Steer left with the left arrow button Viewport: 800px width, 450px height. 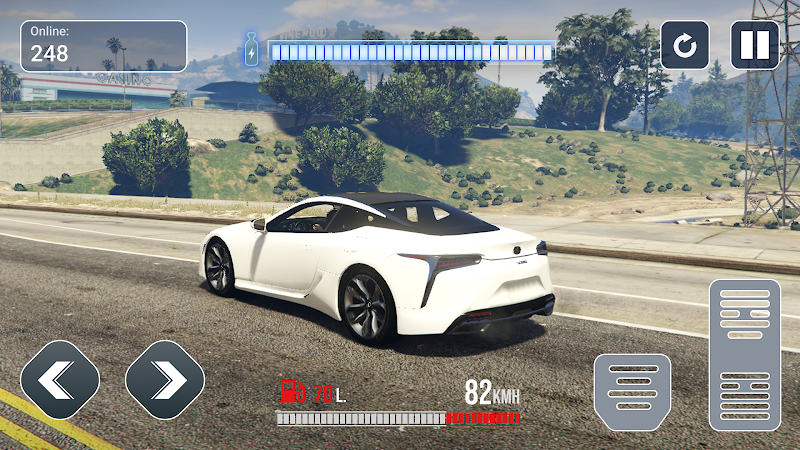[60, 379]
